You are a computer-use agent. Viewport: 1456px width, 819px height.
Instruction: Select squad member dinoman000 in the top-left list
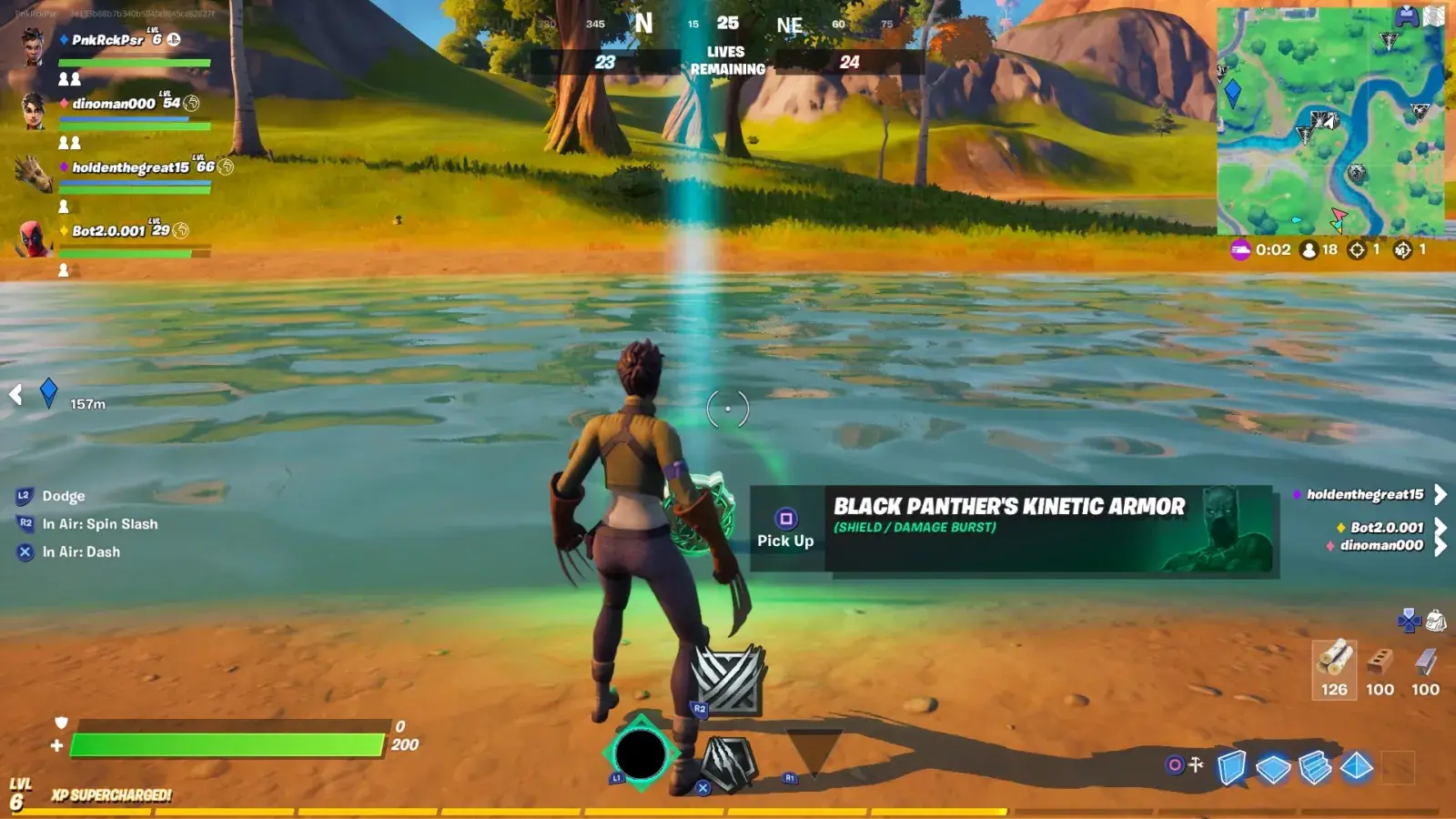(x=114, y=104)
